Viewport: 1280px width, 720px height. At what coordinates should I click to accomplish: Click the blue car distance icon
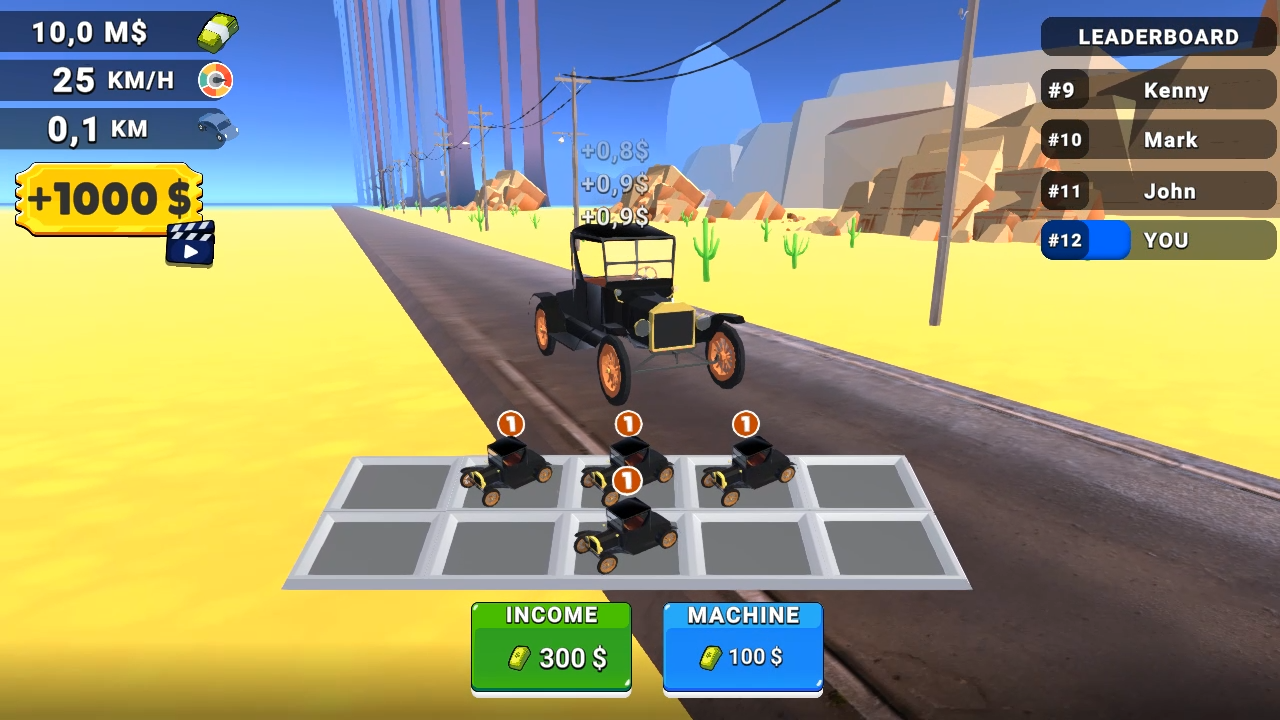pos(216,126)
